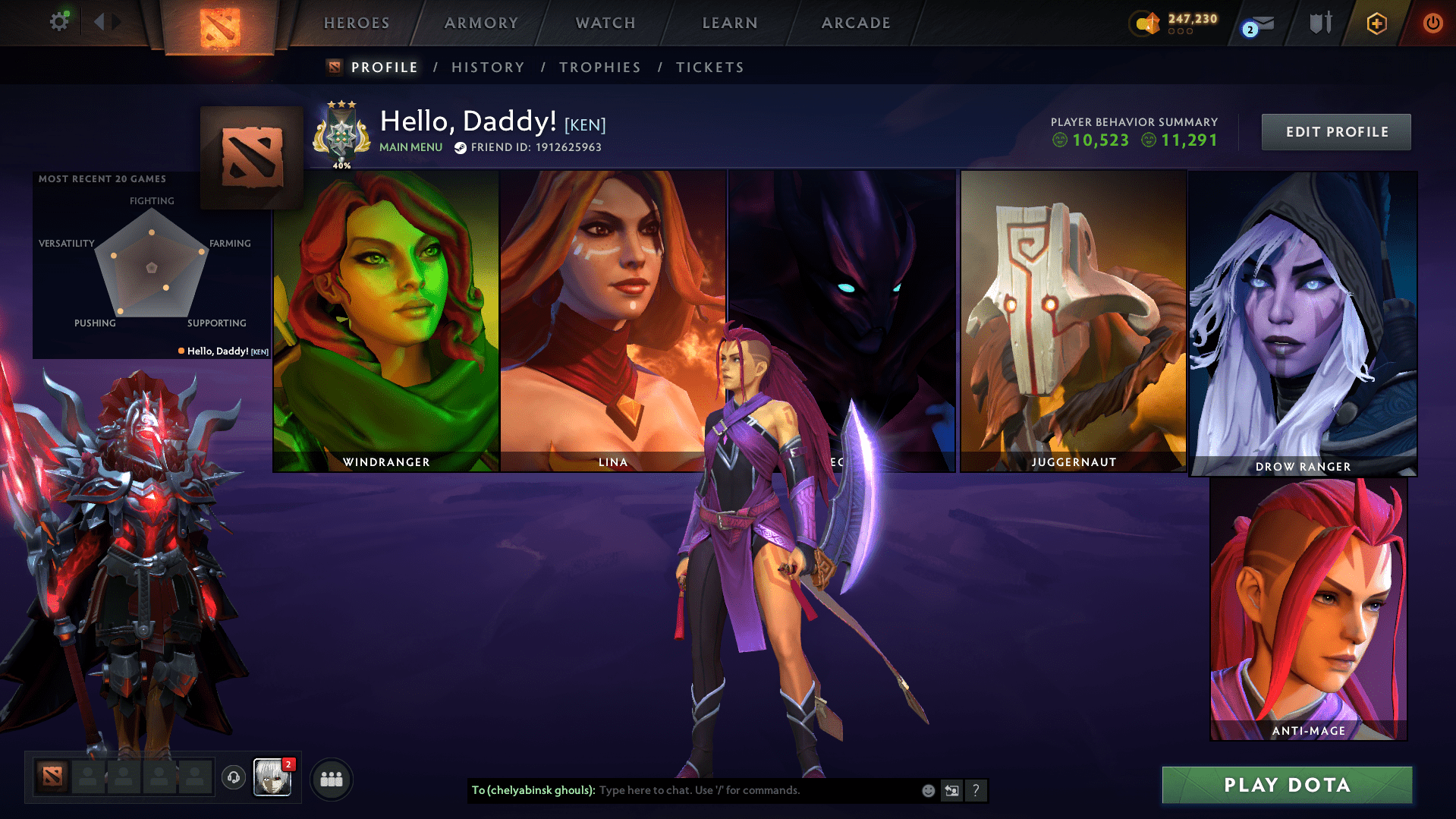Open the HEROES menu
1456x819 pixels.
click(356, 23)
